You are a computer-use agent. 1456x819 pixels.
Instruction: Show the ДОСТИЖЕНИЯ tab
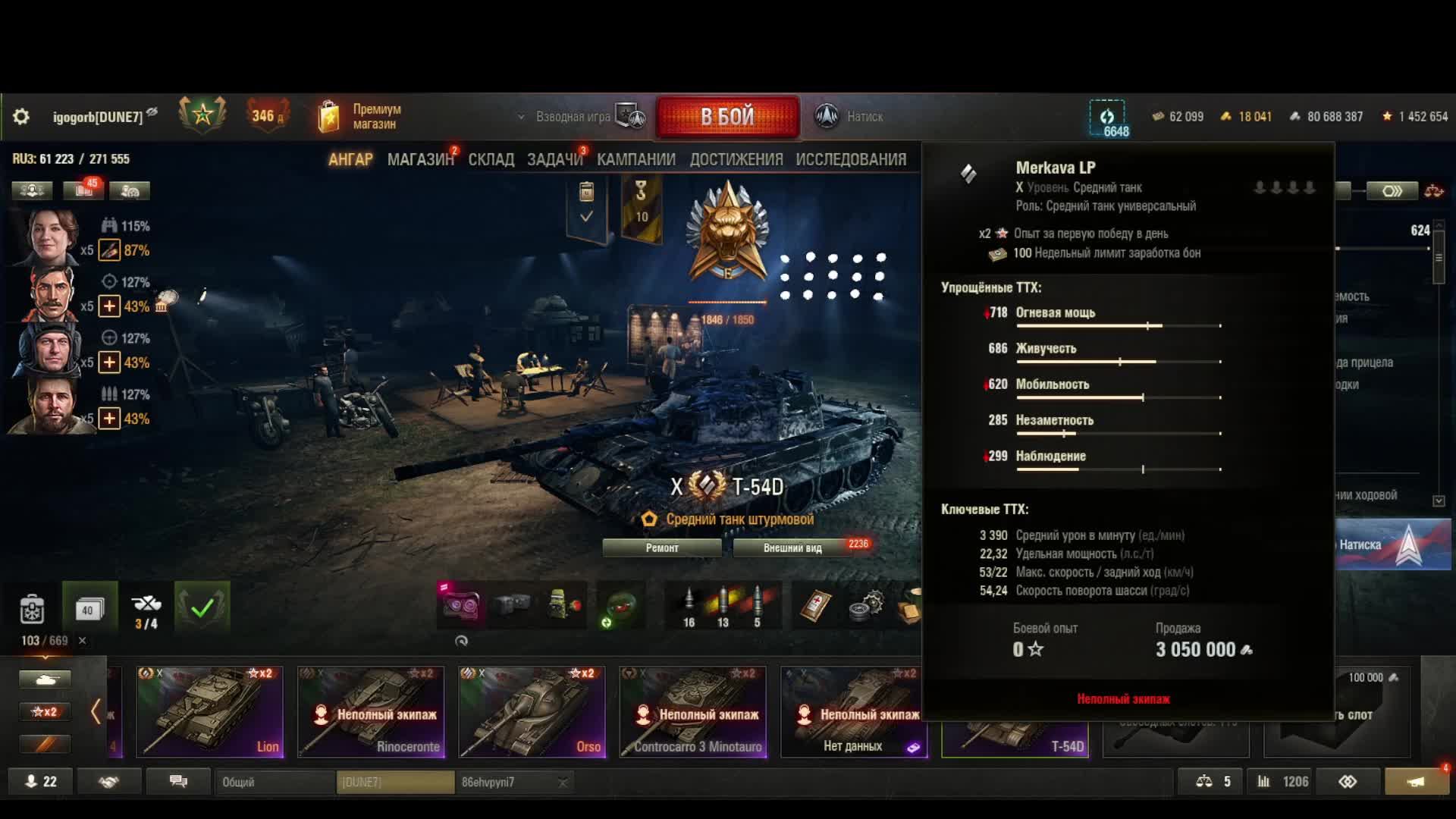point(736,159)
